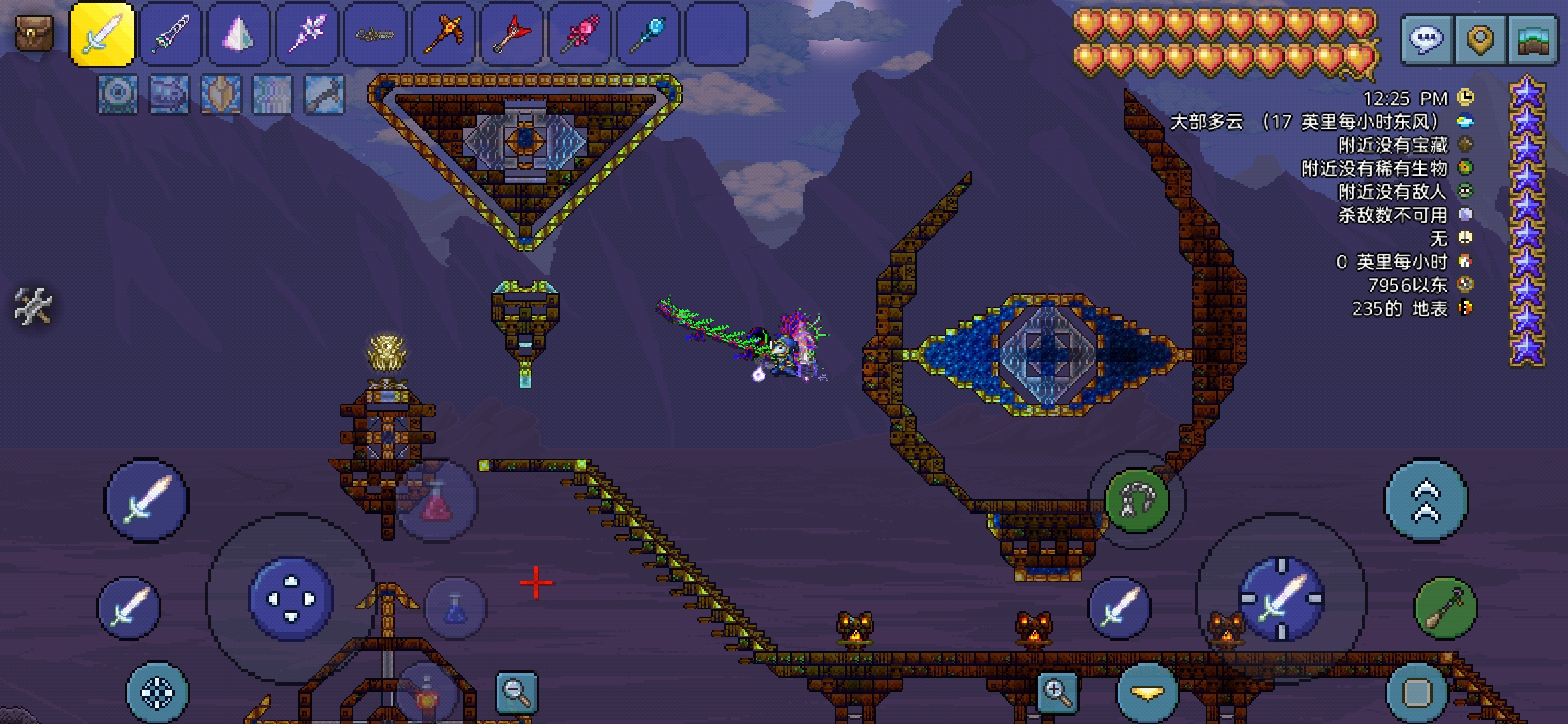Select the white crystal prism hotbar slot
The width and height of the screenshot is (1568, 724).
(239, 35)
